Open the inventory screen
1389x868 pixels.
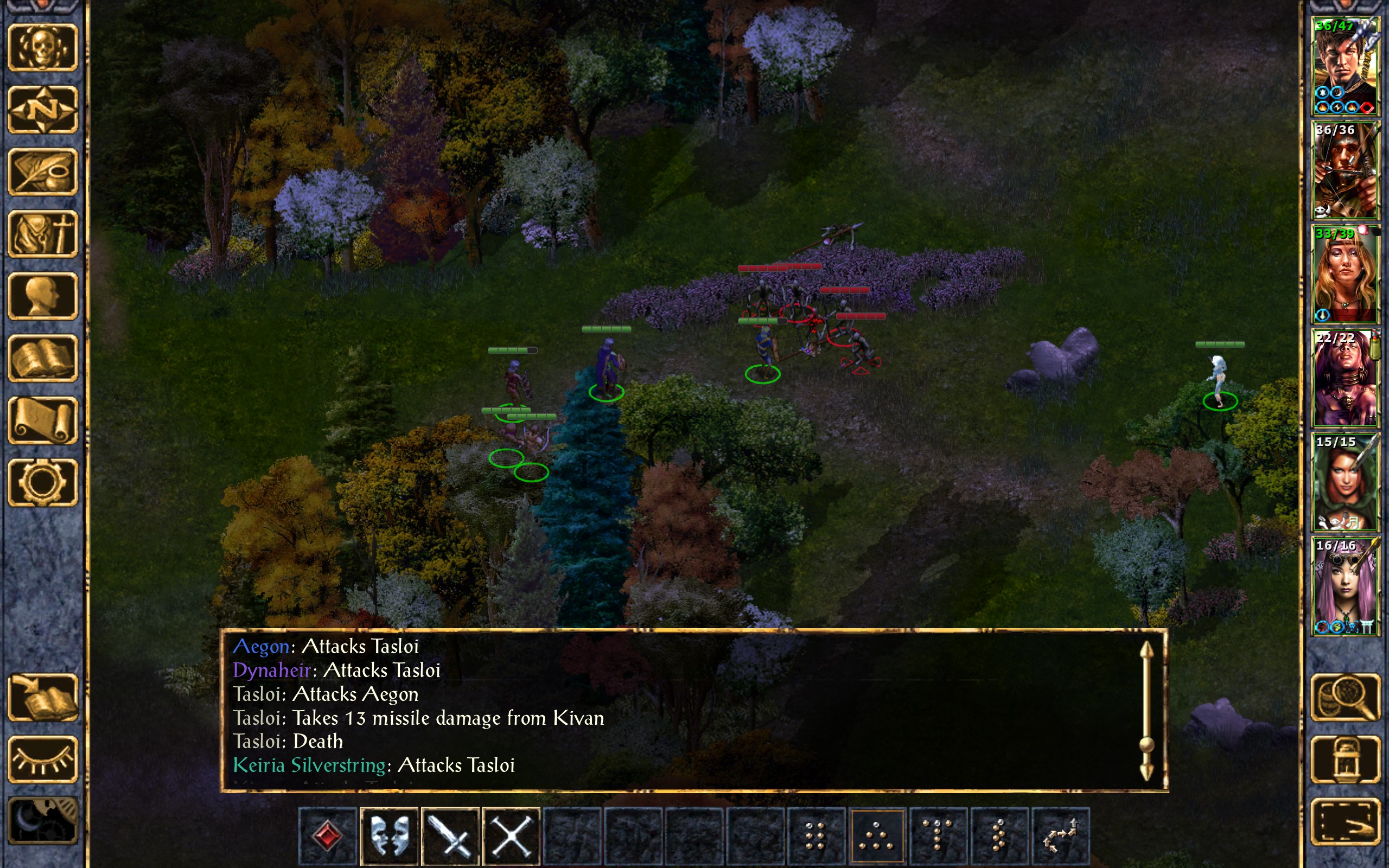(x=43, y=234)
